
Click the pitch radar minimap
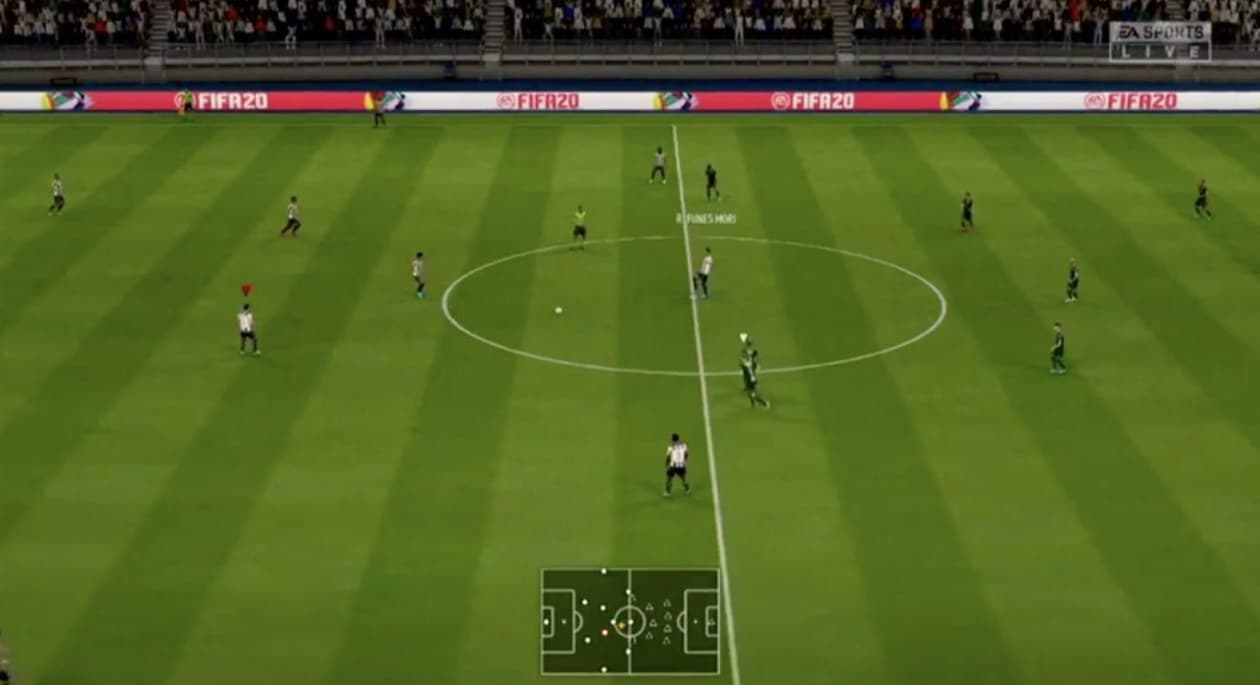[630, 621]
